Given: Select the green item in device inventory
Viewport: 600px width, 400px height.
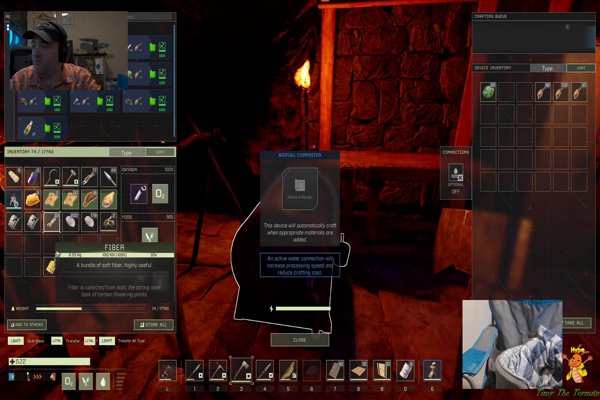Looking at the screenshot, I should pos(489,92).
